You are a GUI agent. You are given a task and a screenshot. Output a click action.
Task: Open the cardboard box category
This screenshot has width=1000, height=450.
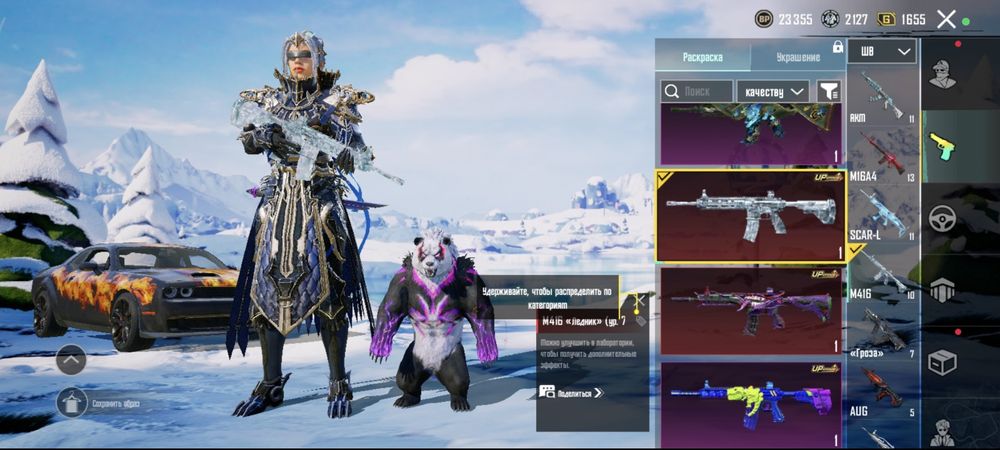pos(942,361)
